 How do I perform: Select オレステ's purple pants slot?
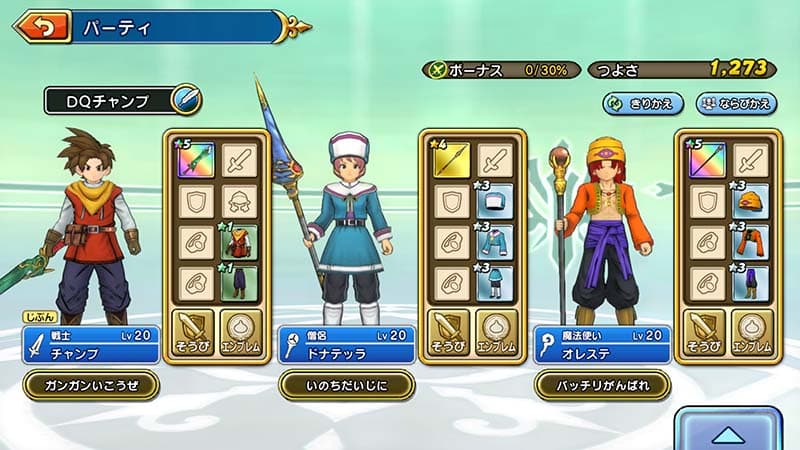[x=750, y=283]
